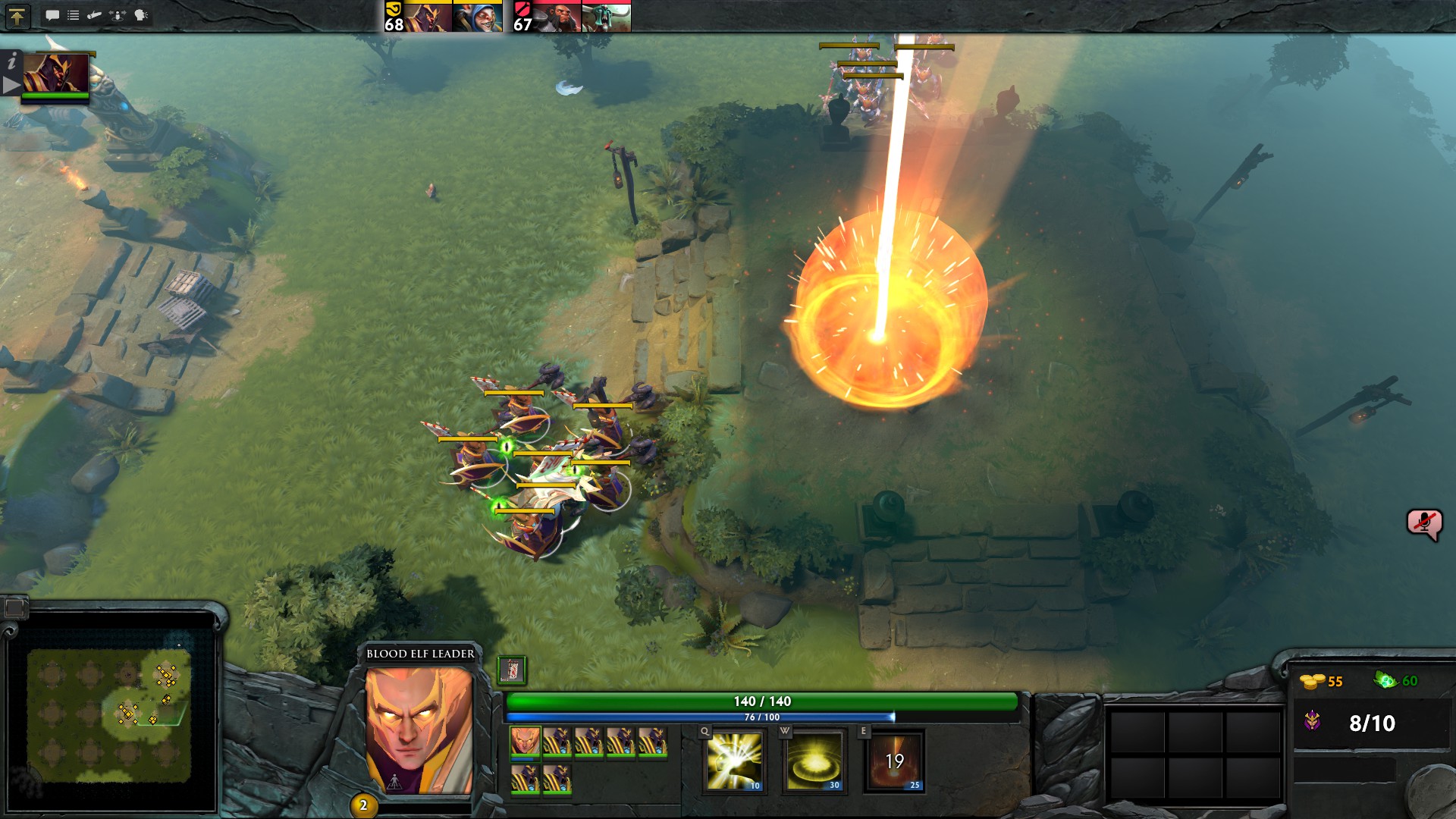
Task: Activate the W glowing yellow ring ability
Action: tap(814, 761)
